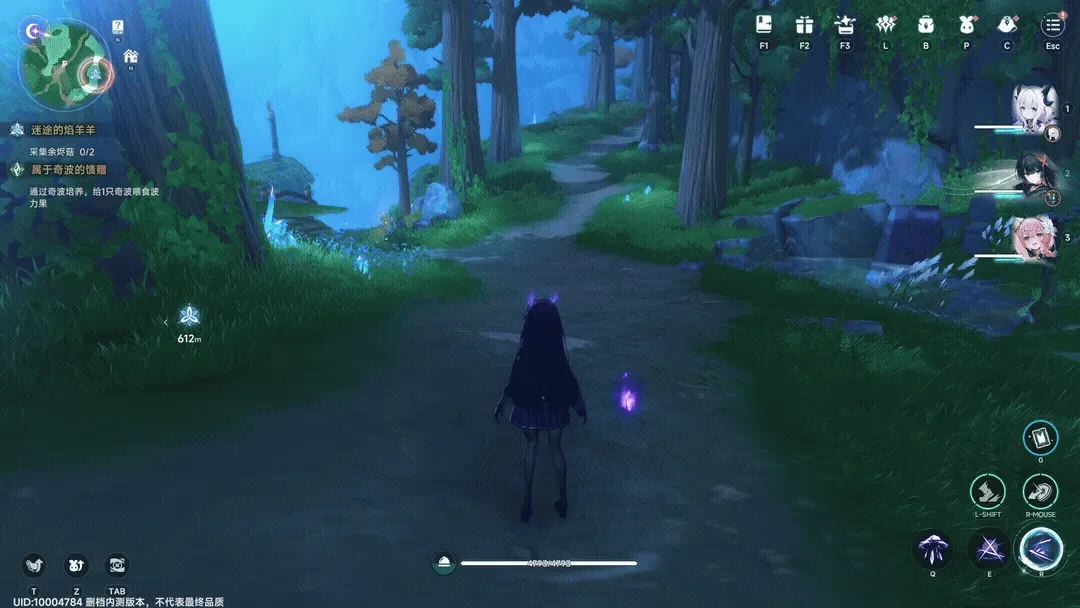This screenshot has width=1080, height=608.
Task: Select the 属于奇波的馈赠 quest entry
Action: (x=66, y=170)
